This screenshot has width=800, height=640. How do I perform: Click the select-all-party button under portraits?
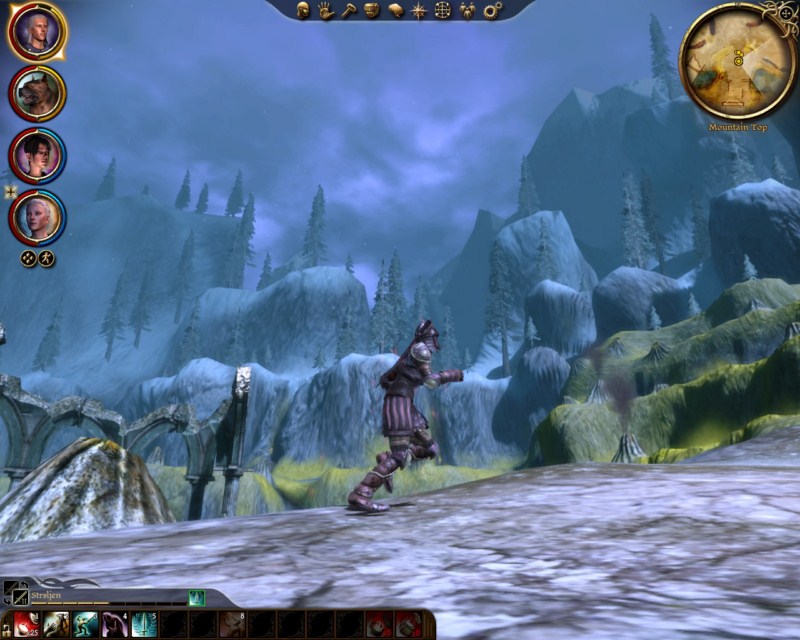coord(28,258)
